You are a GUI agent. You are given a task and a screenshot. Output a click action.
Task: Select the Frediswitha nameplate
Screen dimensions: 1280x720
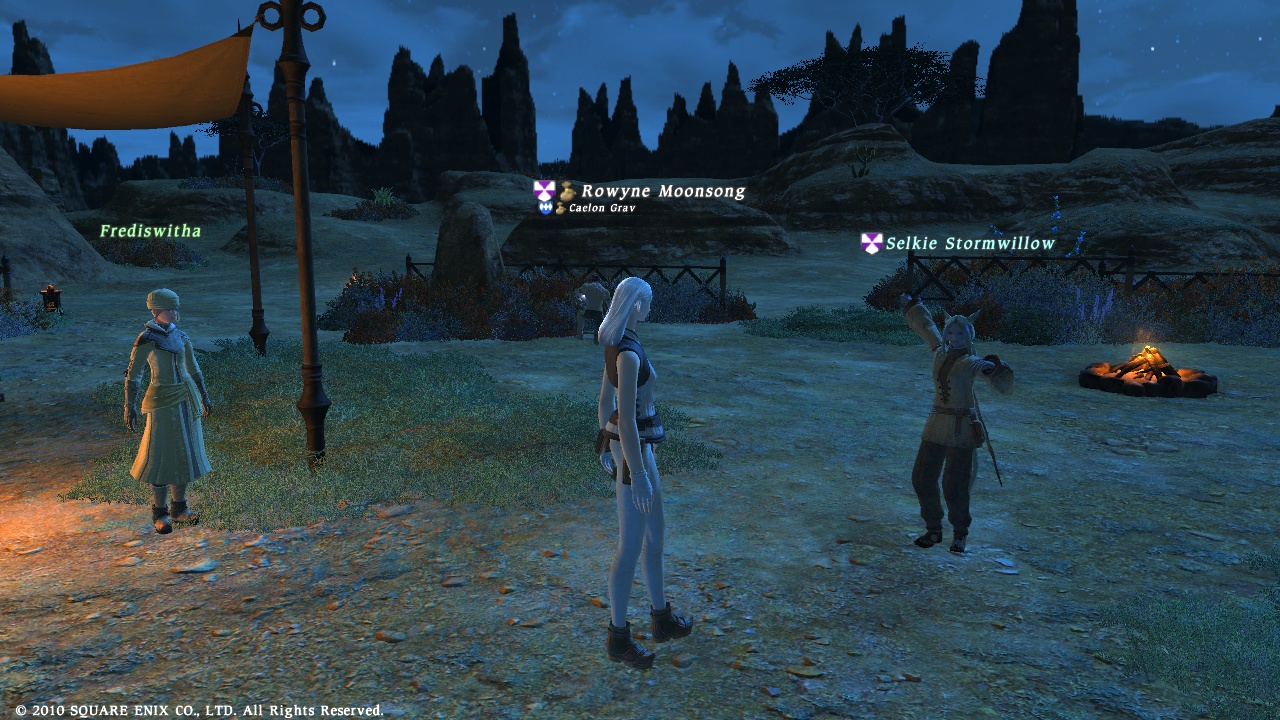(150, 231)
